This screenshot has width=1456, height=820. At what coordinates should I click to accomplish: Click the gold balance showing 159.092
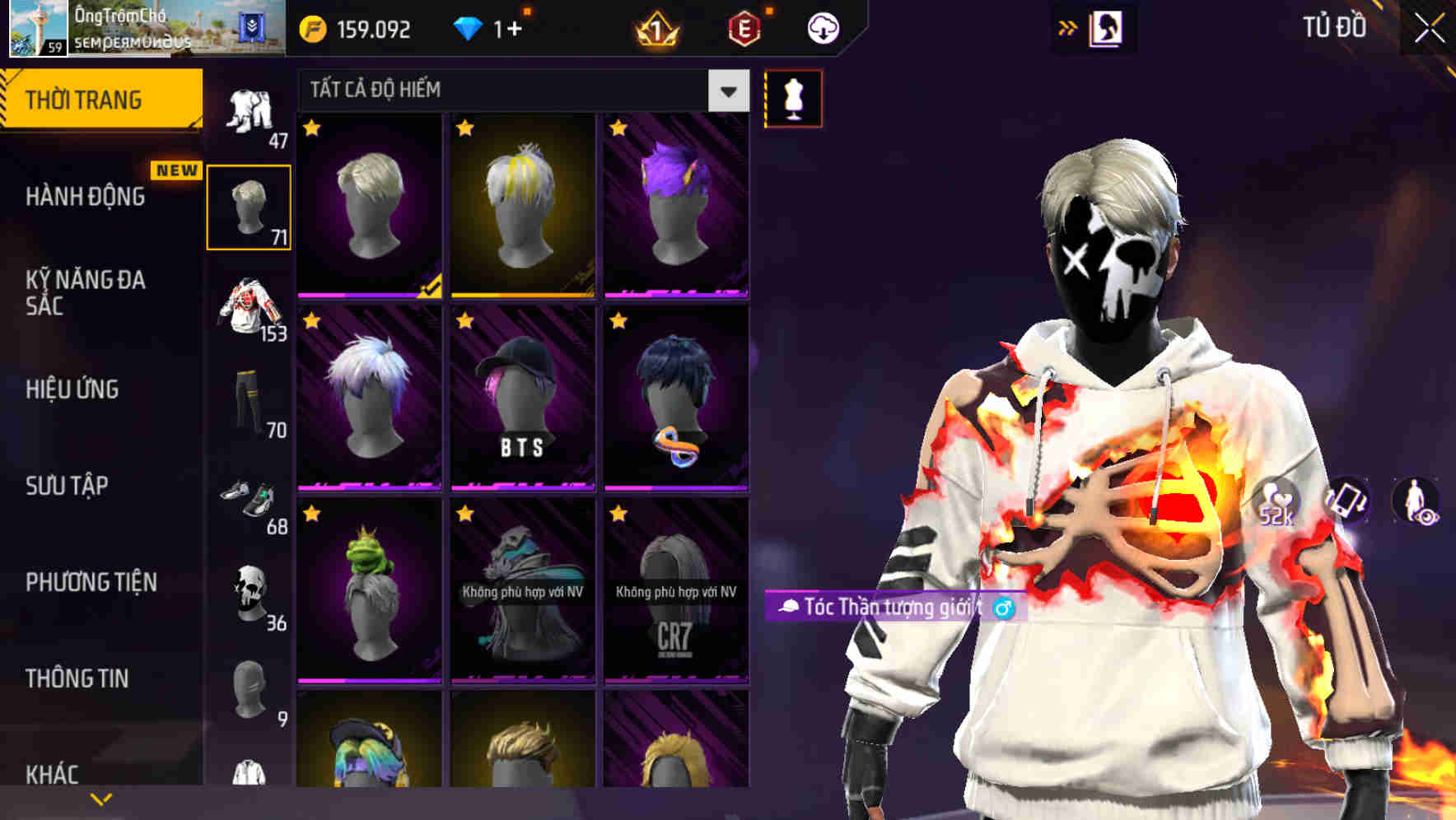point(354,27)
